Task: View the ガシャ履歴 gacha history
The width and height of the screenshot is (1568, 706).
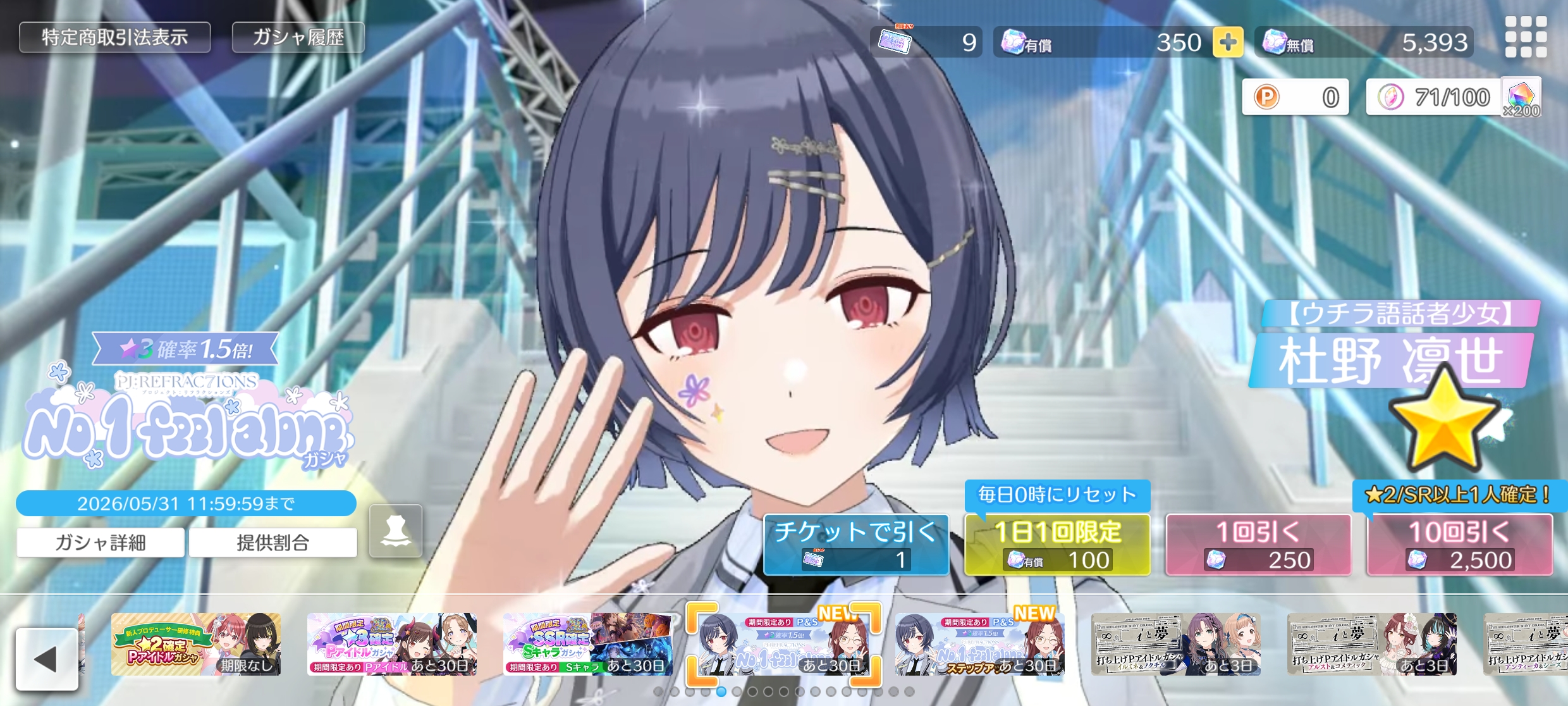Action: click(298, 37)
